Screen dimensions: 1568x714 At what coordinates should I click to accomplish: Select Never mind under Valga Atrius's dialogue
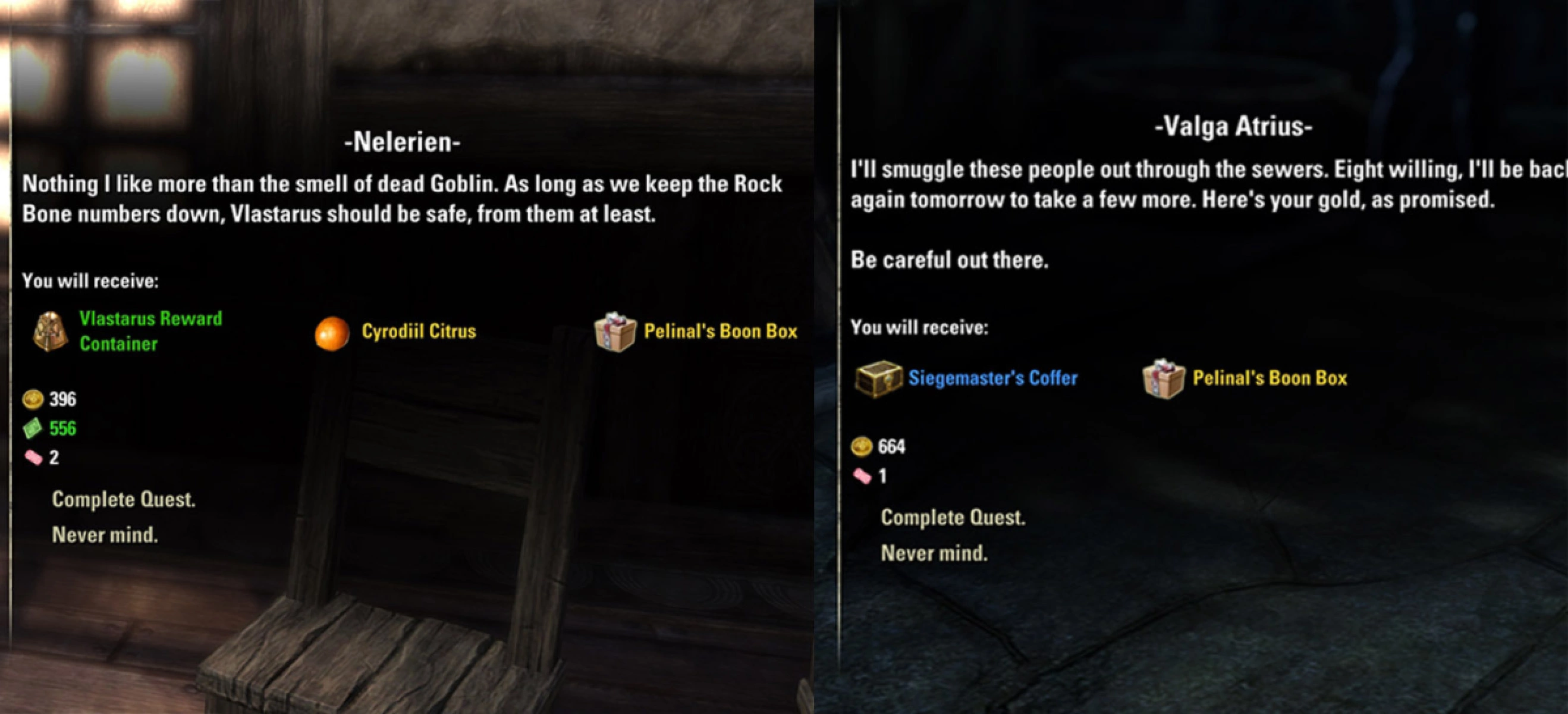click(x=934, y=553)
